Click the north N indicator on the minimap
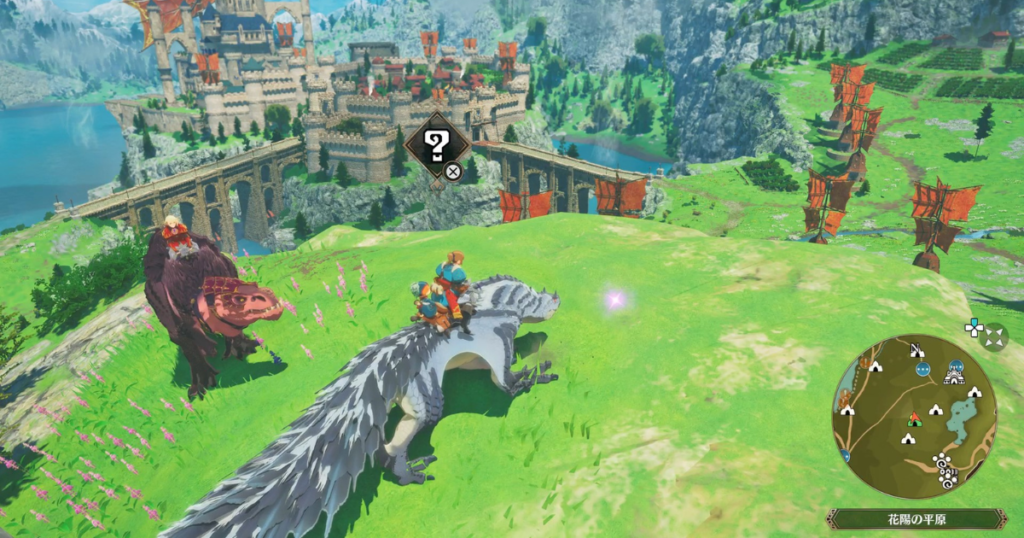The height and width of the screenshot is (538, 1024). click(916, 349)
